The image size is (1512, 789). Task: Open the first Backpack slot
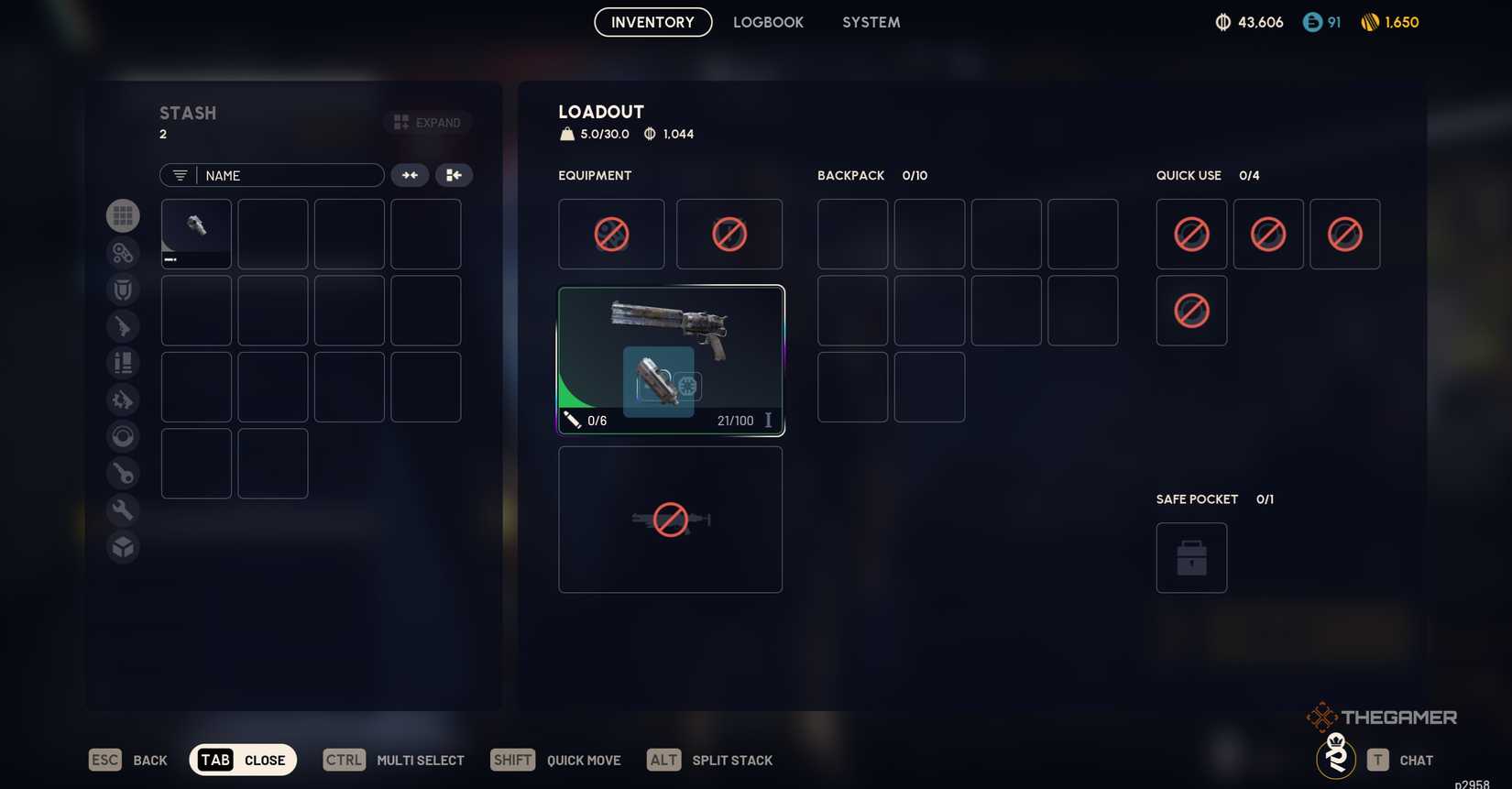pyautogui.click(x=852, y=234)
